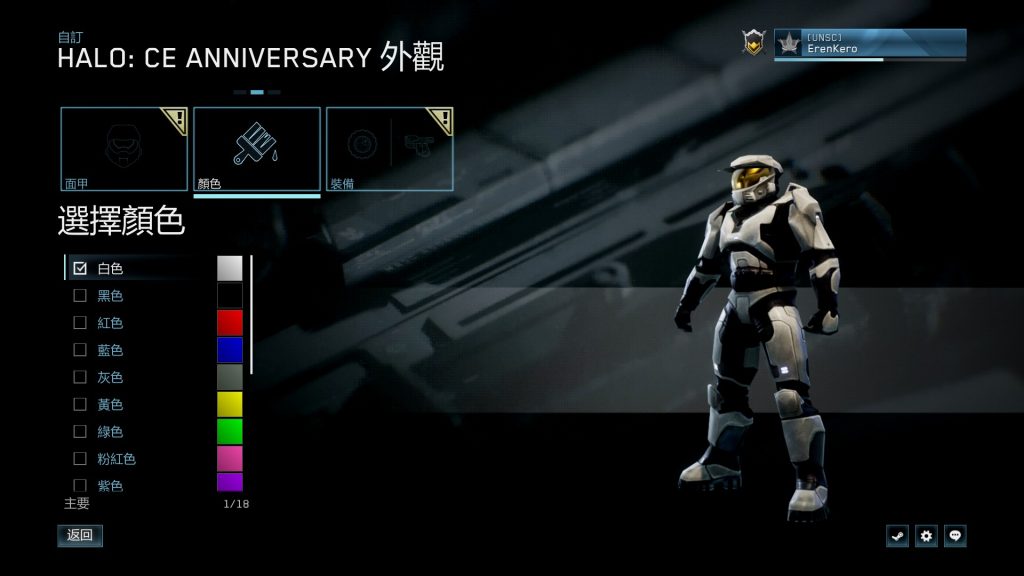1024x576 pixels.
Task: Pick 藍色 blue as armor color
Action: point(80,350)
